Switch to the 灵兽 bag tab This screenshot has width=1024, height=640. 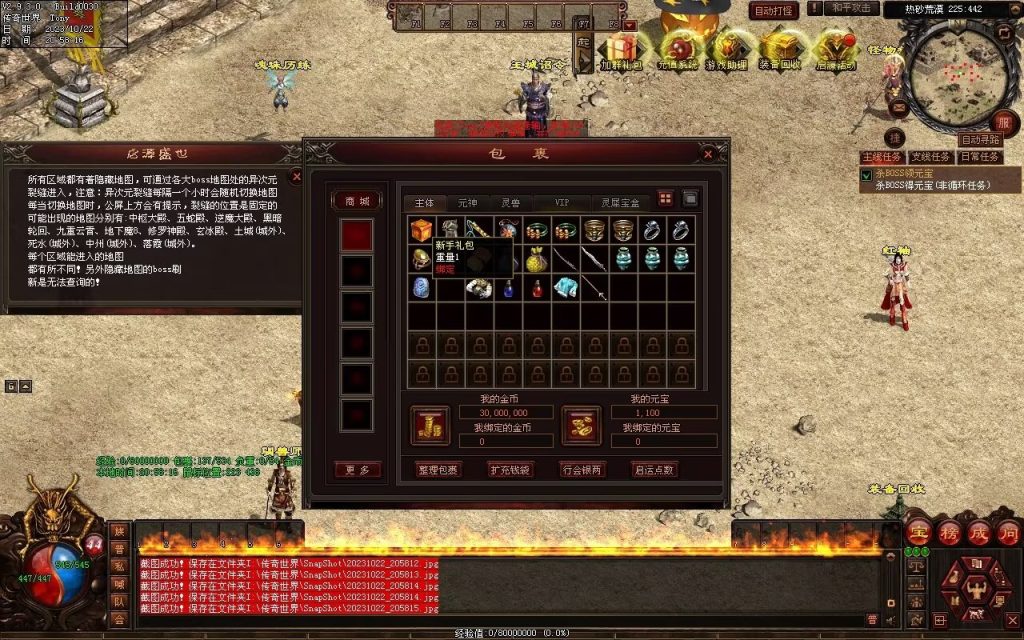(512, 202)
